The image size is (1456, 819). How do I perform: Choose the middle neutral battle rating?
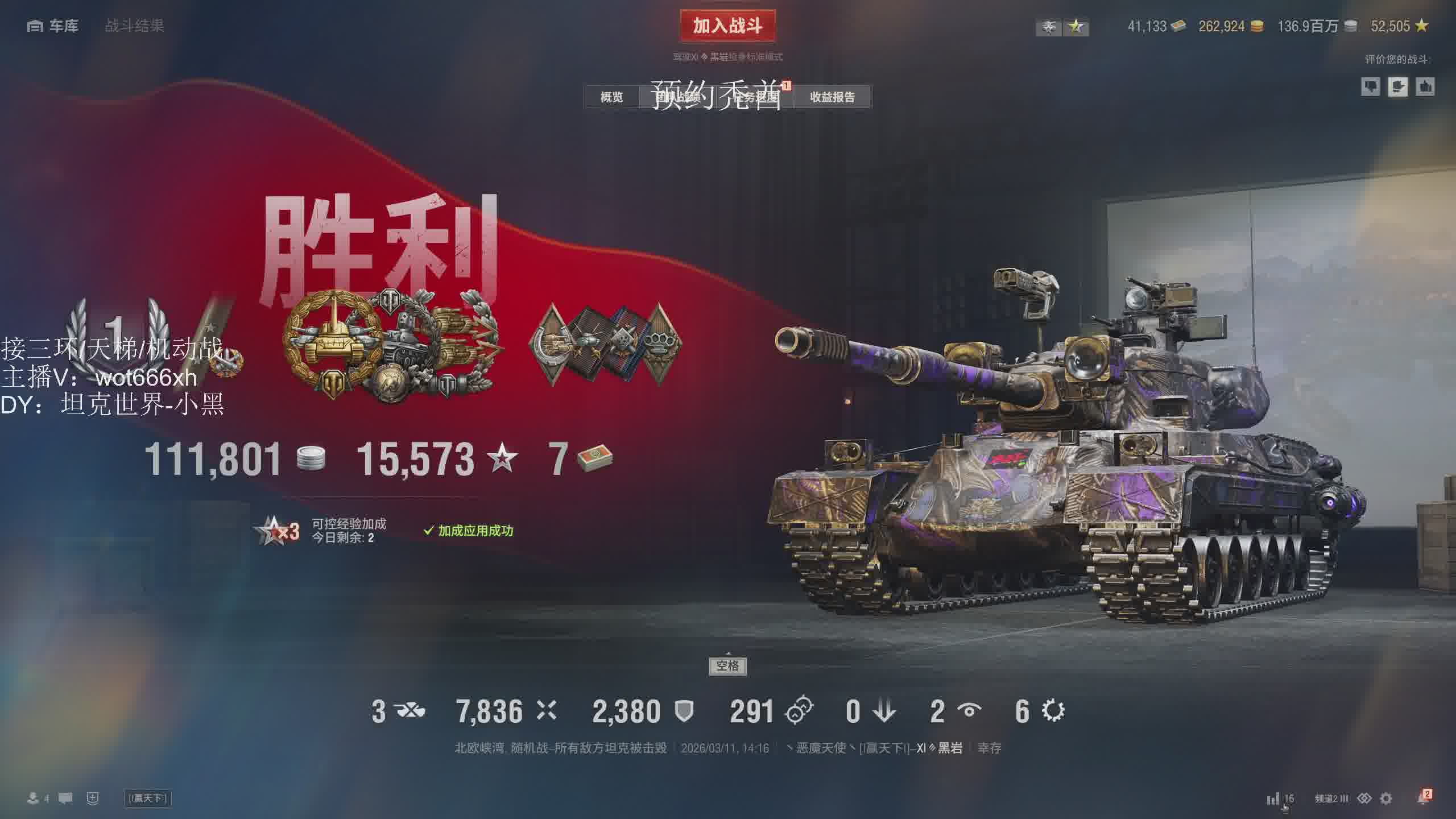click(1397, 87)
